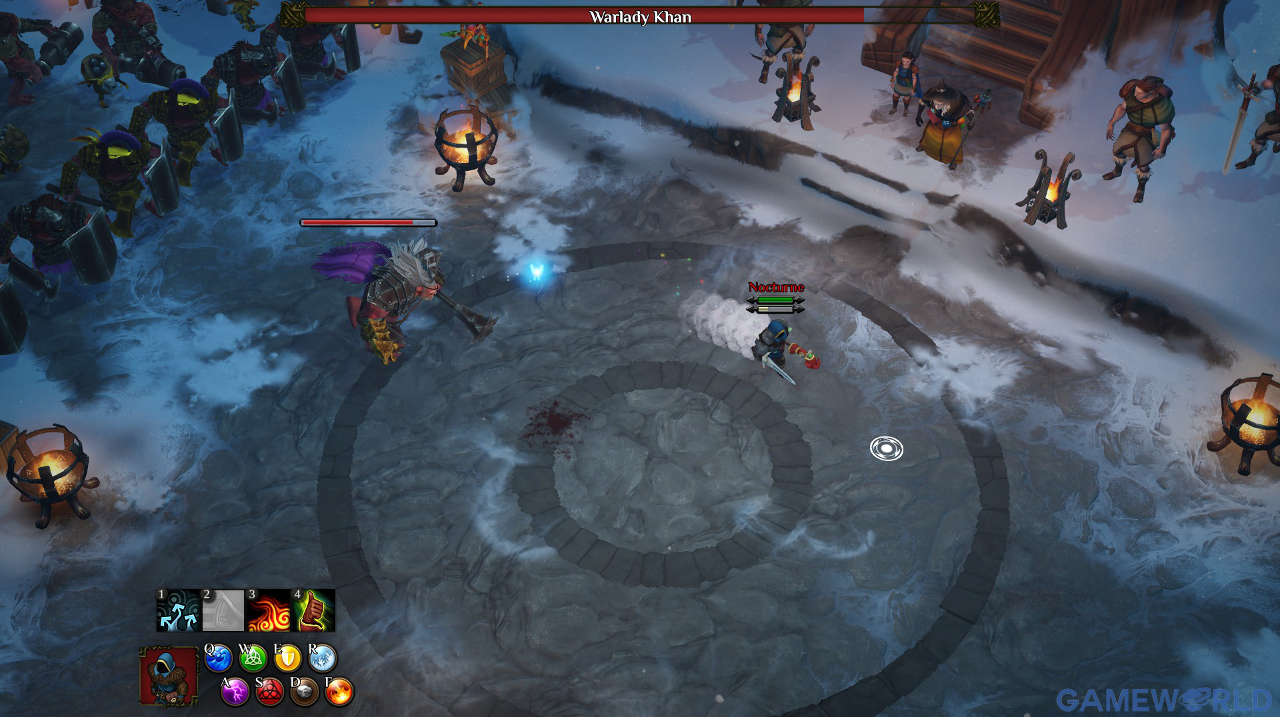Choose the purple lightning element orb
The image size is (1280, 720).
click(235, 691)
